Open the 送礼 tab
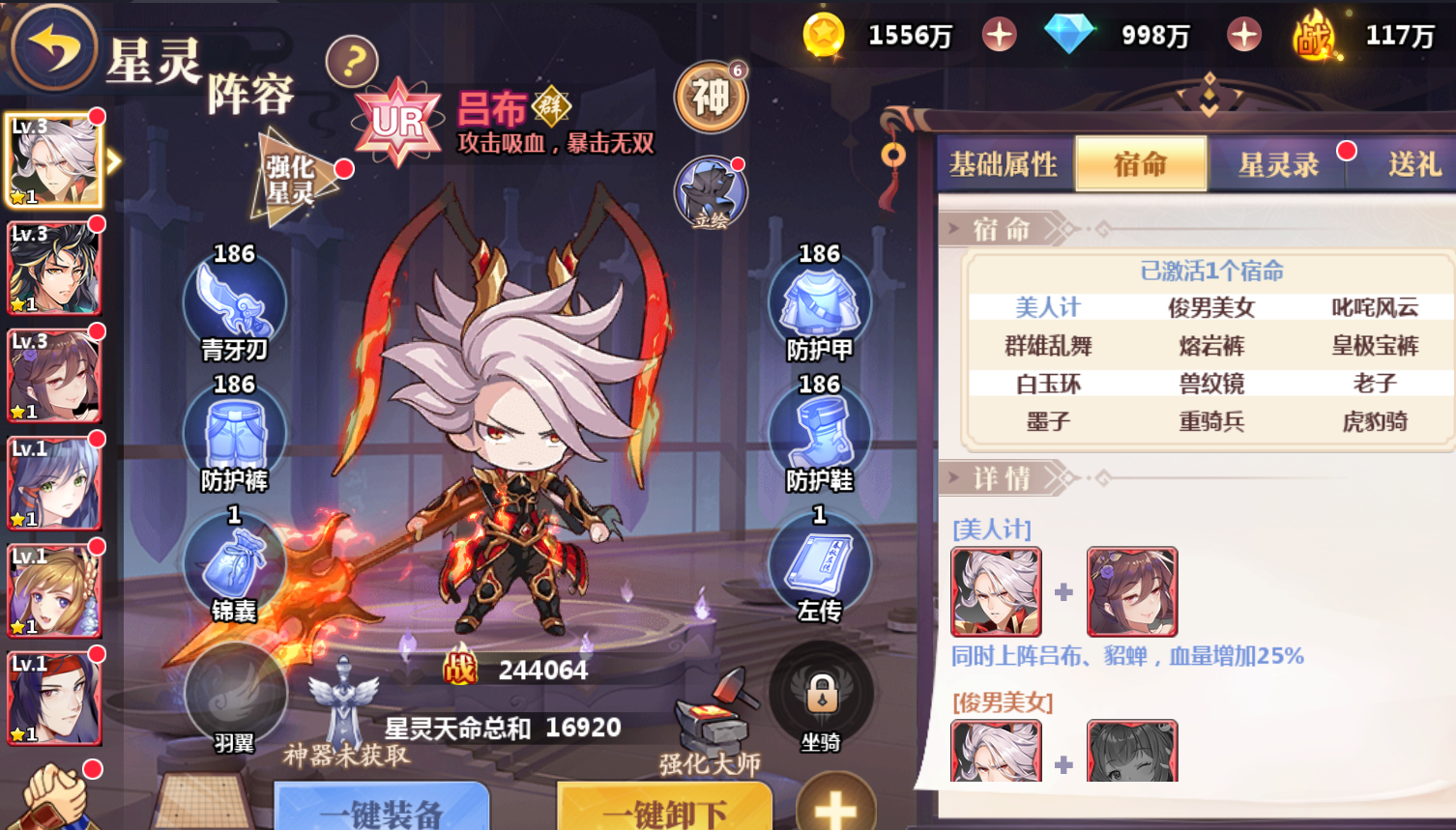This screenshot has width=1456, height=830. 1413,164
